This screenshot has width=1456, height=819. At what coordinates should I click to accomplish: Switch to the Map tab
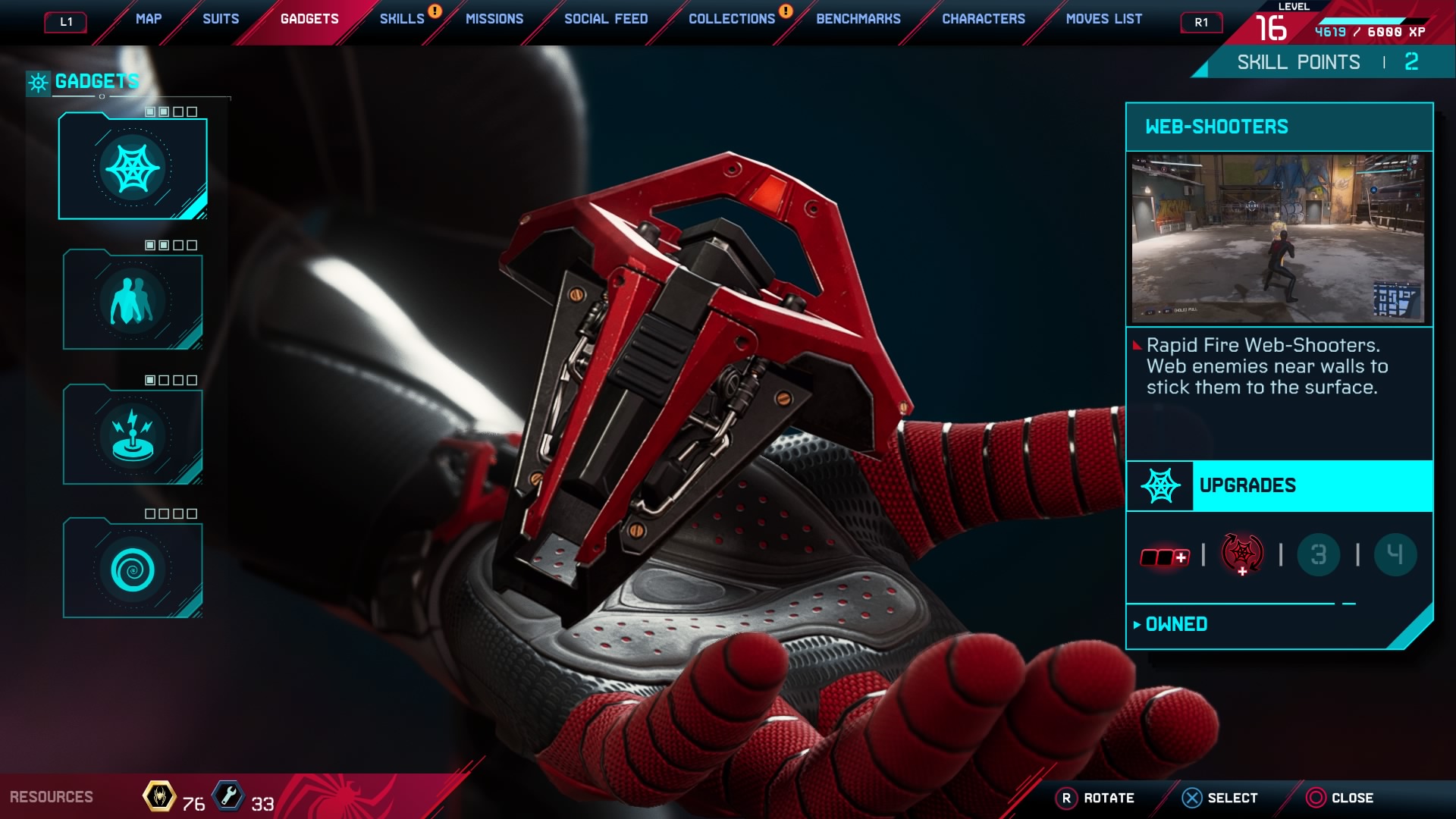click(x=149, y=19)
